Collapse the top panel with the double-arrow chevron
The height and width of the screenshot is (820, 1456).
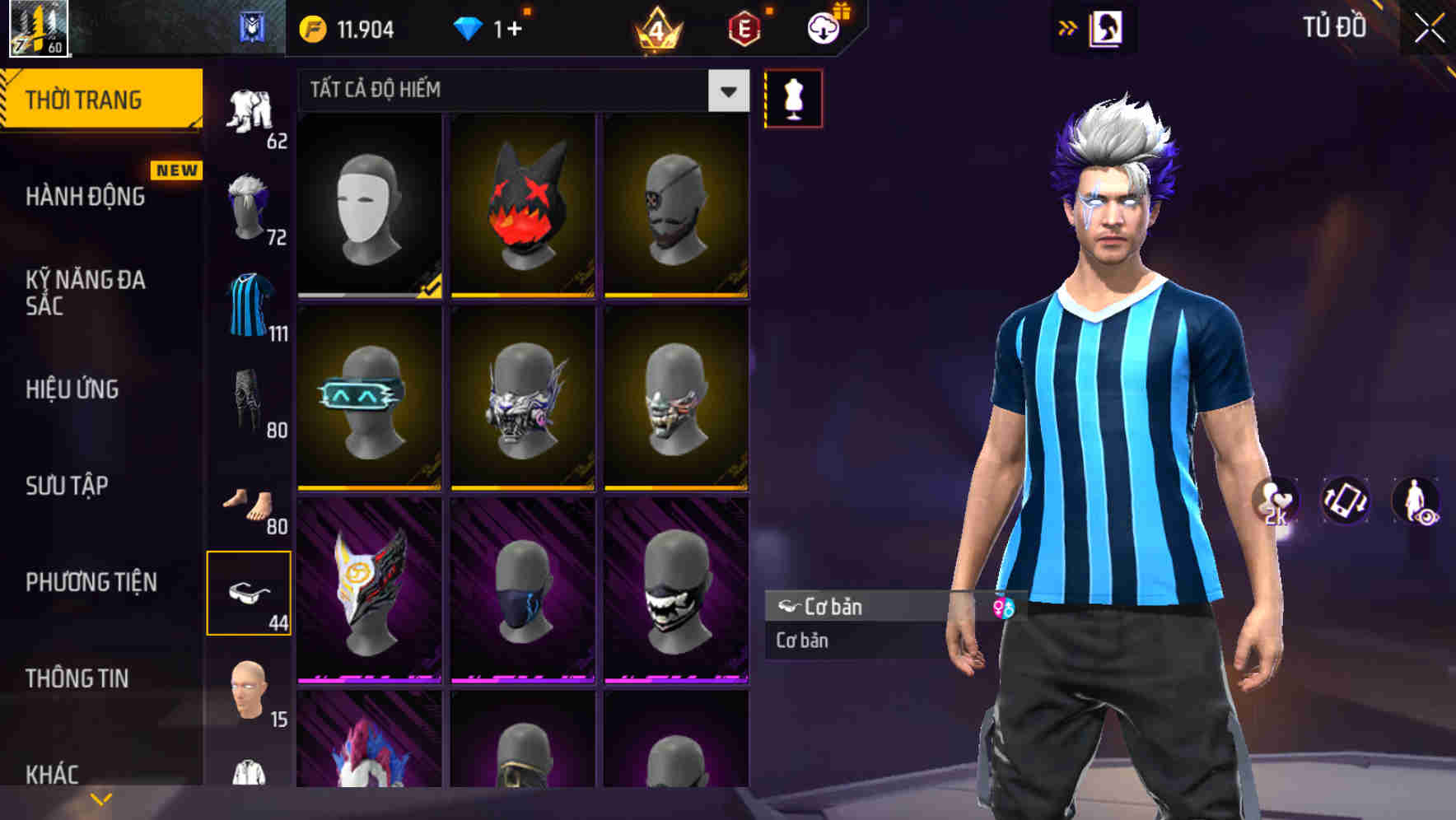point(1068,26)
